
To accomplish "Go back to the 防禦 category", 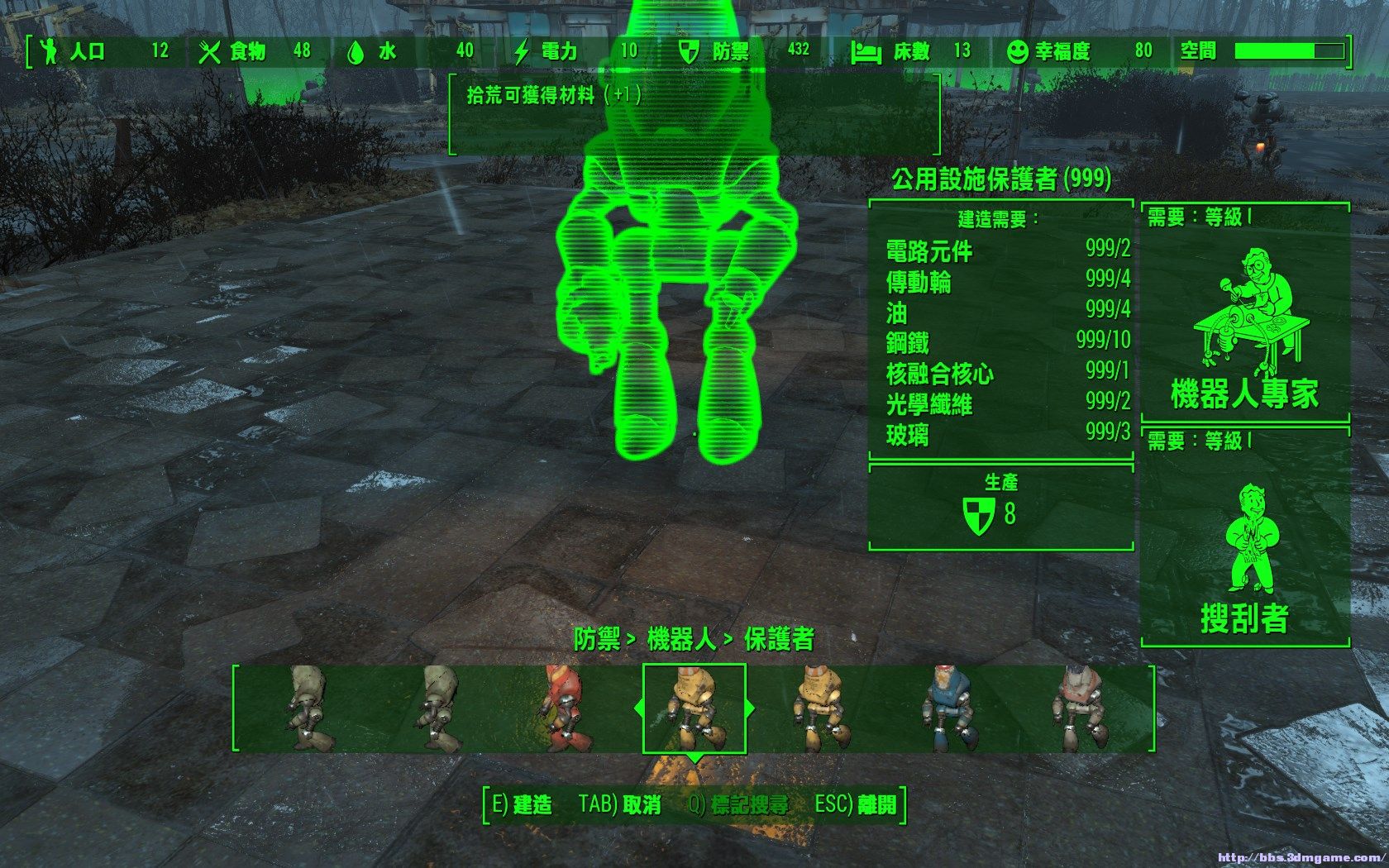I will pos(597,639).
